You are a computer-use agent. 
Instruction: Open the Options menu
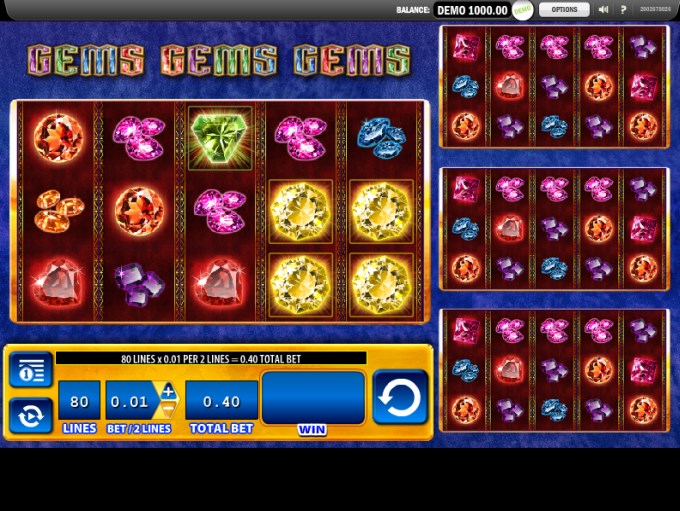tap(564, 9)
